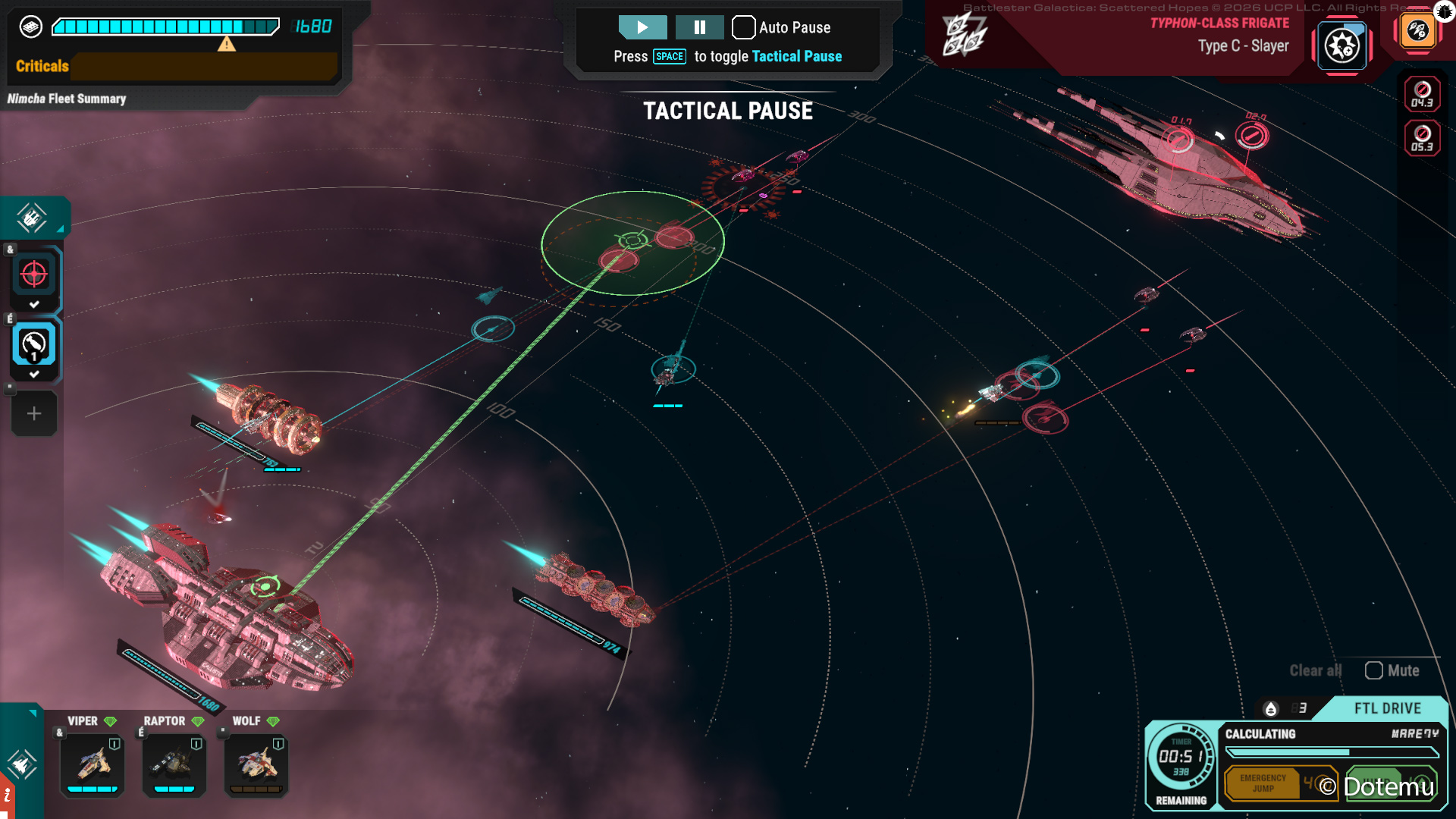Enable the Auto Pause checkbox
Screen dimensions: 1456x819
tap(744, 27)
